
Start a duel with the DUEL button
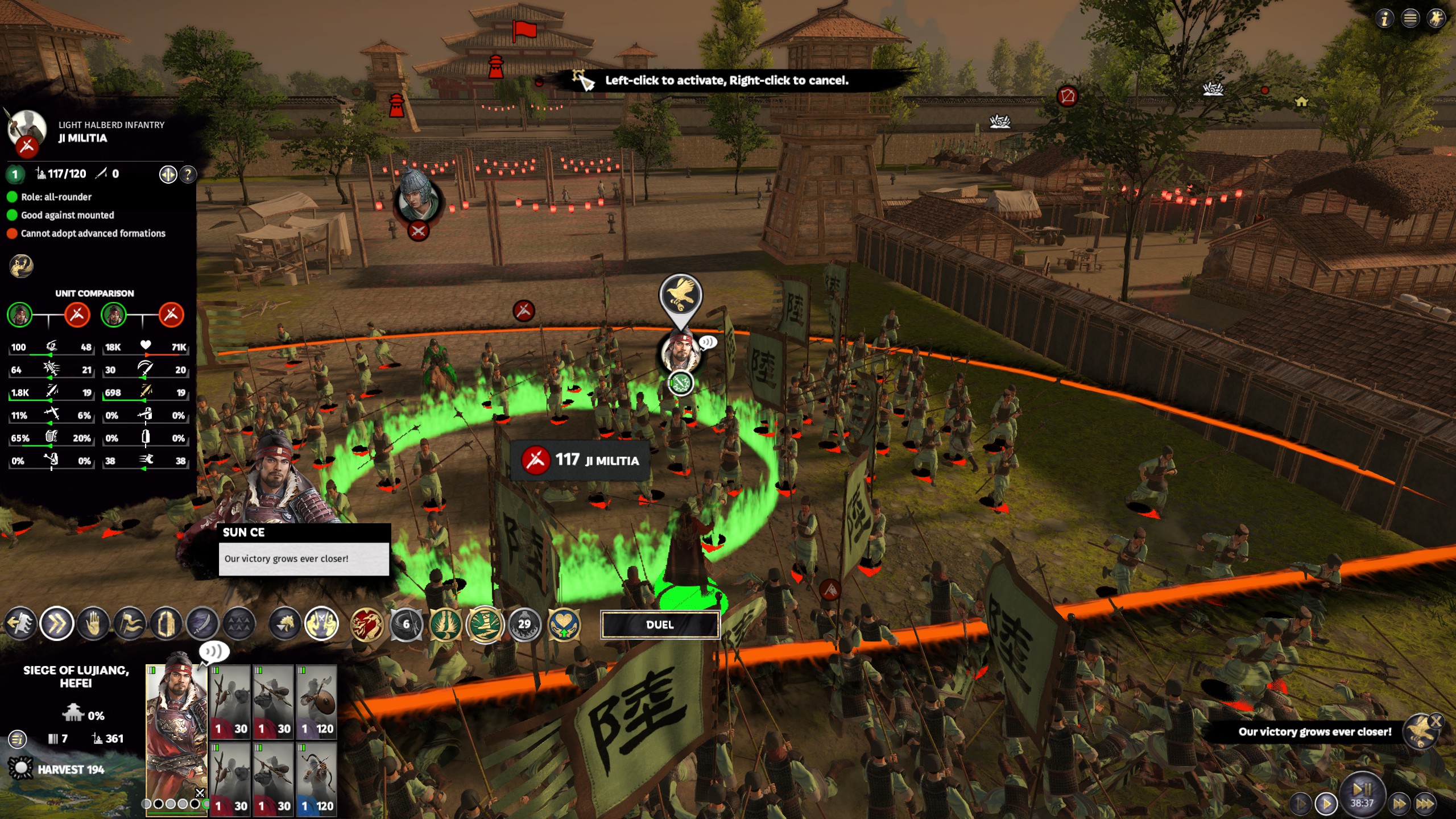[x=660, y=624]
